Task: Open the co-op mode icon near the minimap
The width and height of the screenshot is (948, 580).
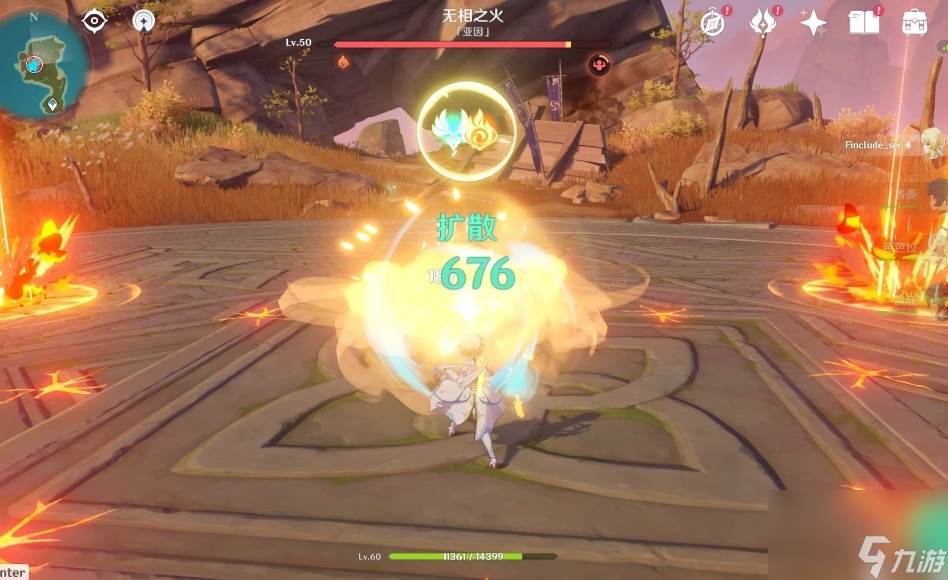Action: coord(144,20)
